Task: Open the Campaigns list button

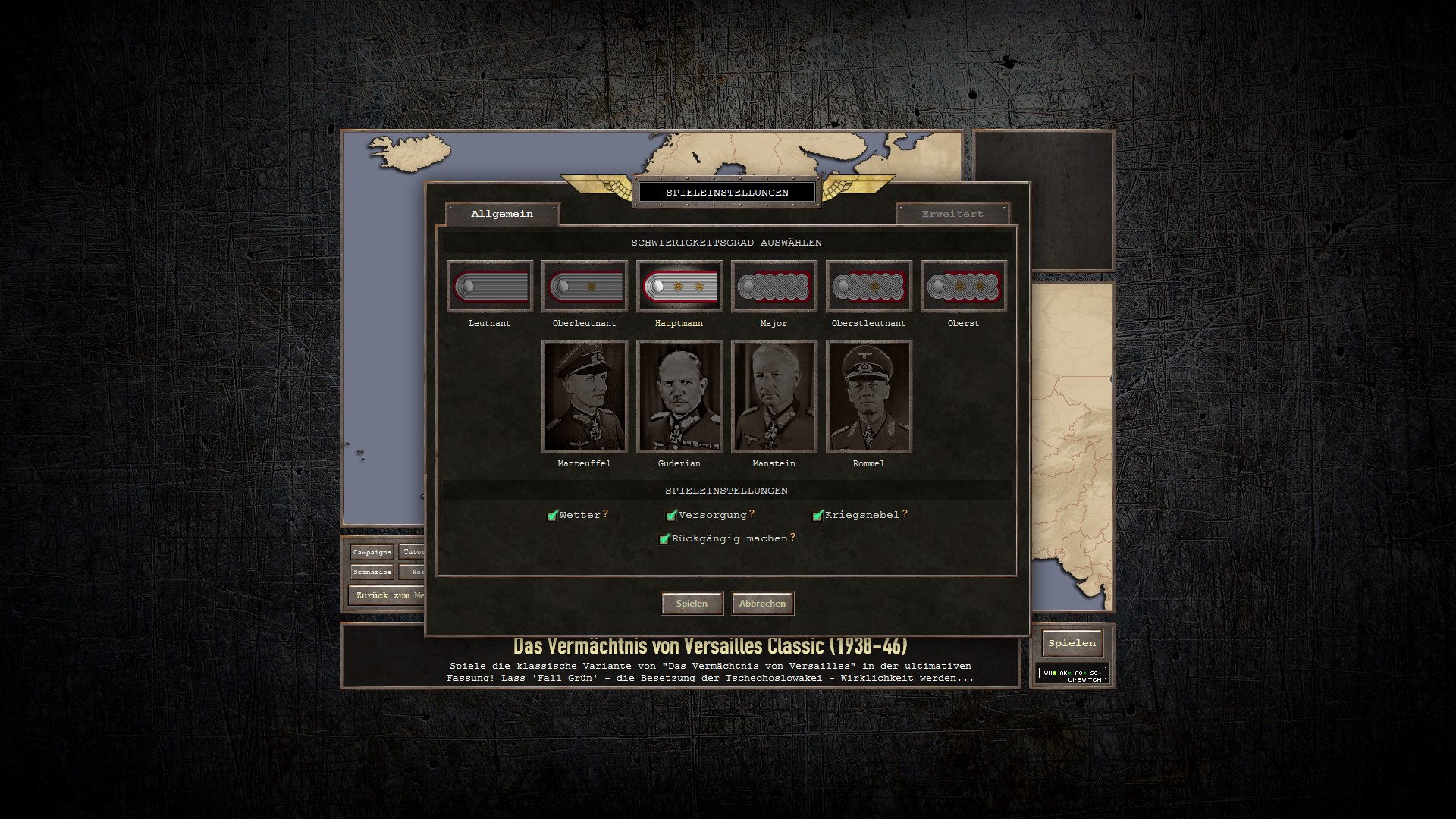Action: tap(372, 552)
